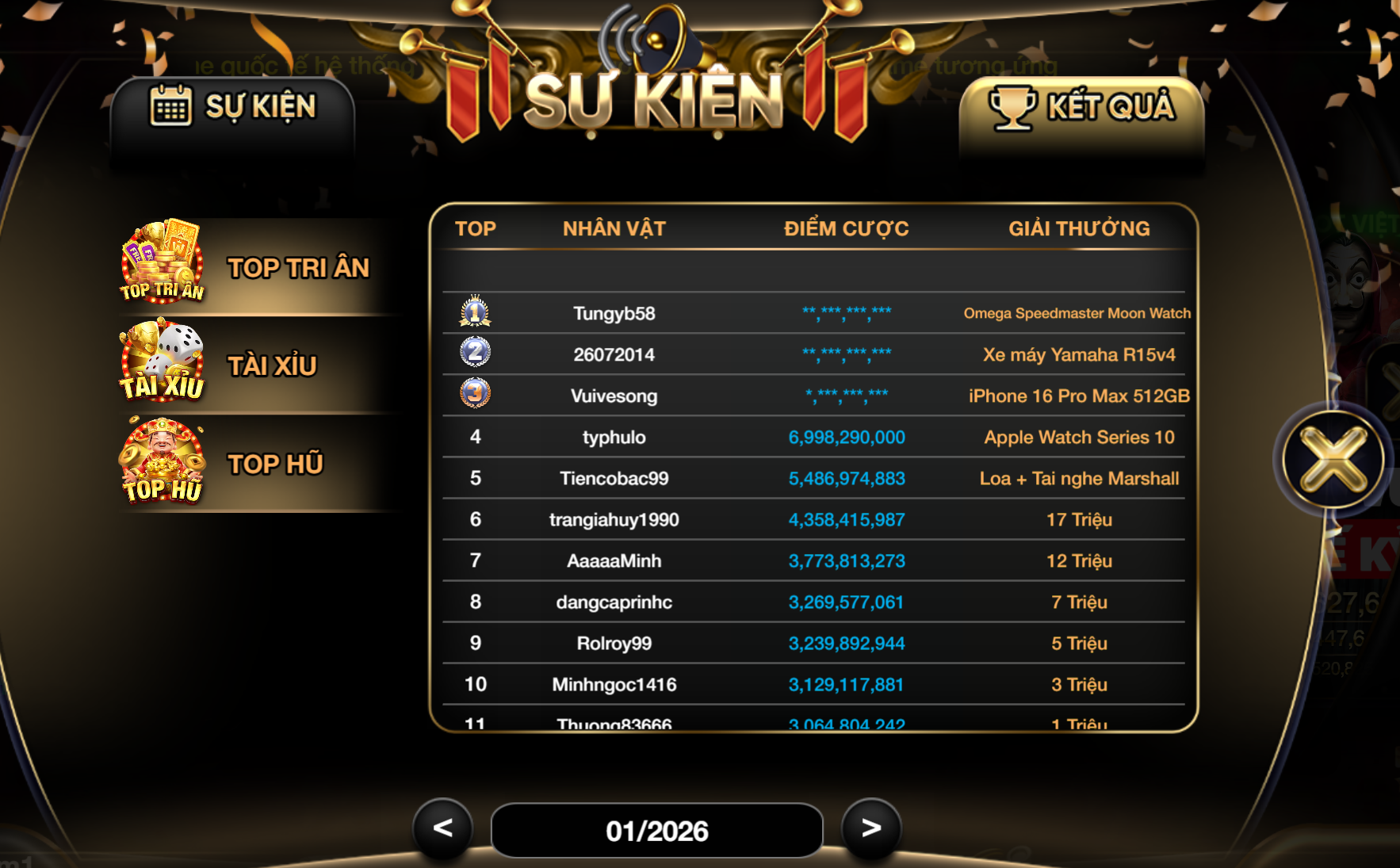
Task: Click on player dangcaprinhc's row
Action: pos(614,602)
